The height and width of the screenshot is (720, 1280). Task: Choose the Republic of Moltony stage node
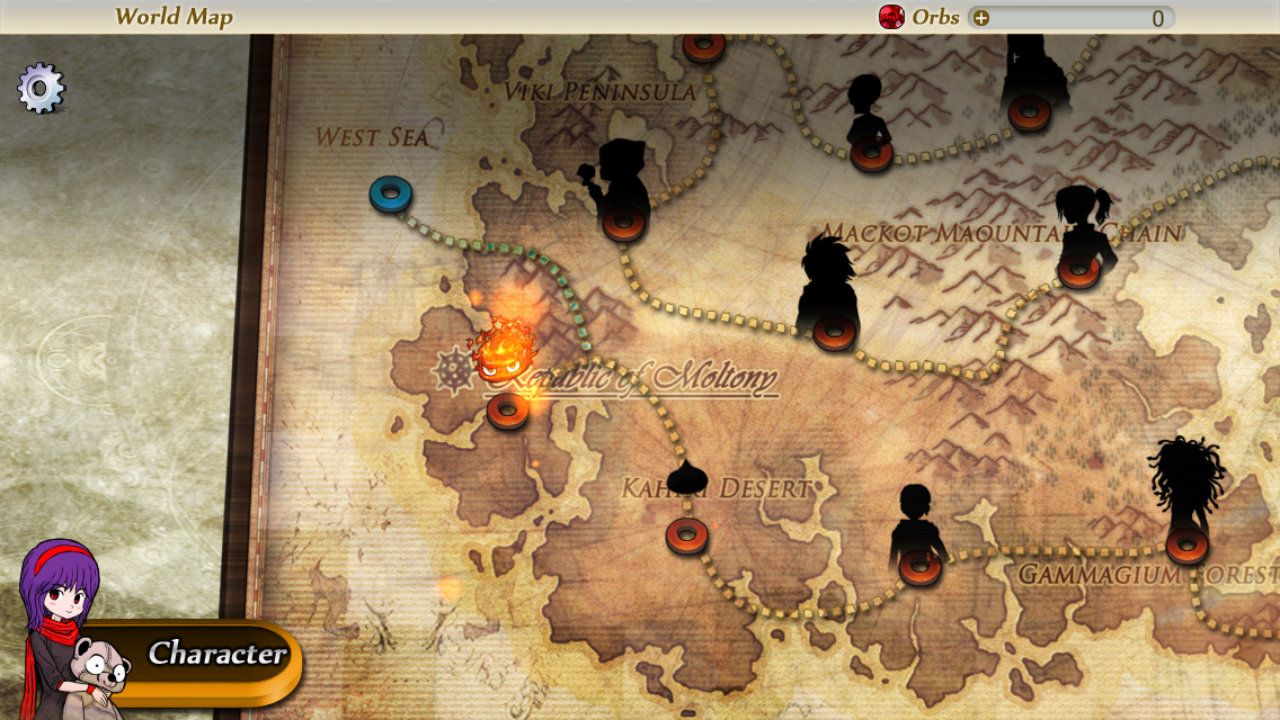(508, 409)
